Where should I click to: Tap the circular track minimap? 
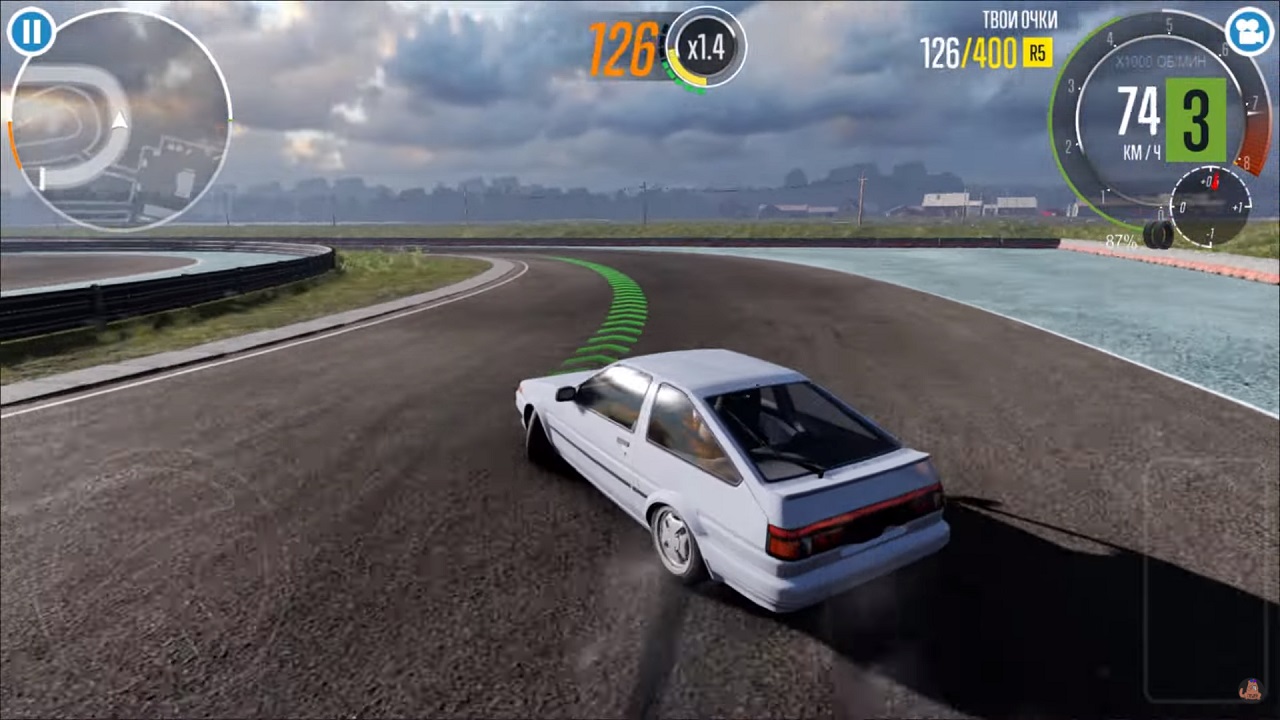tap(120, 122)
